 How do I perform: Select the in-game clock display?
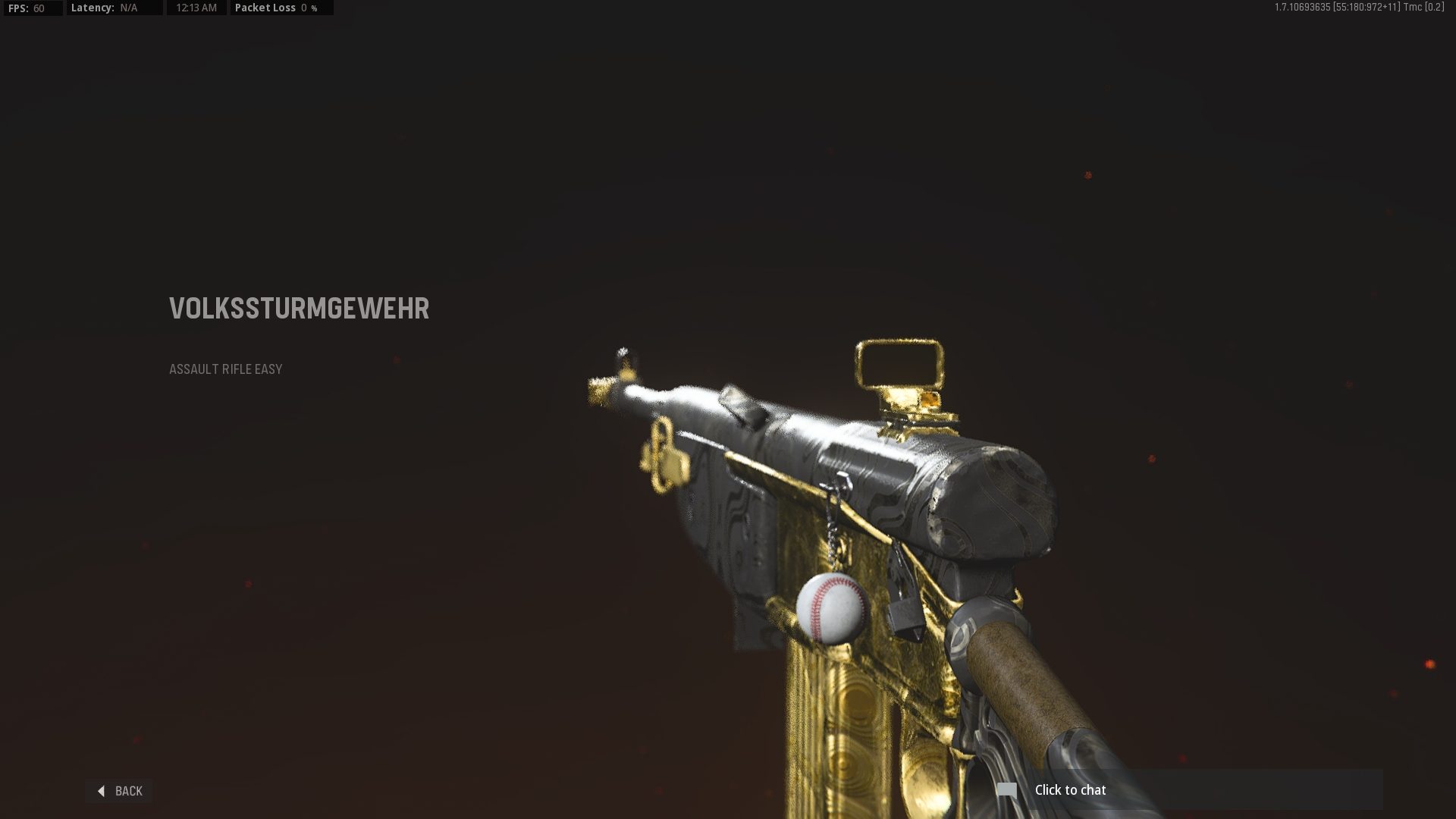point(196,8)
